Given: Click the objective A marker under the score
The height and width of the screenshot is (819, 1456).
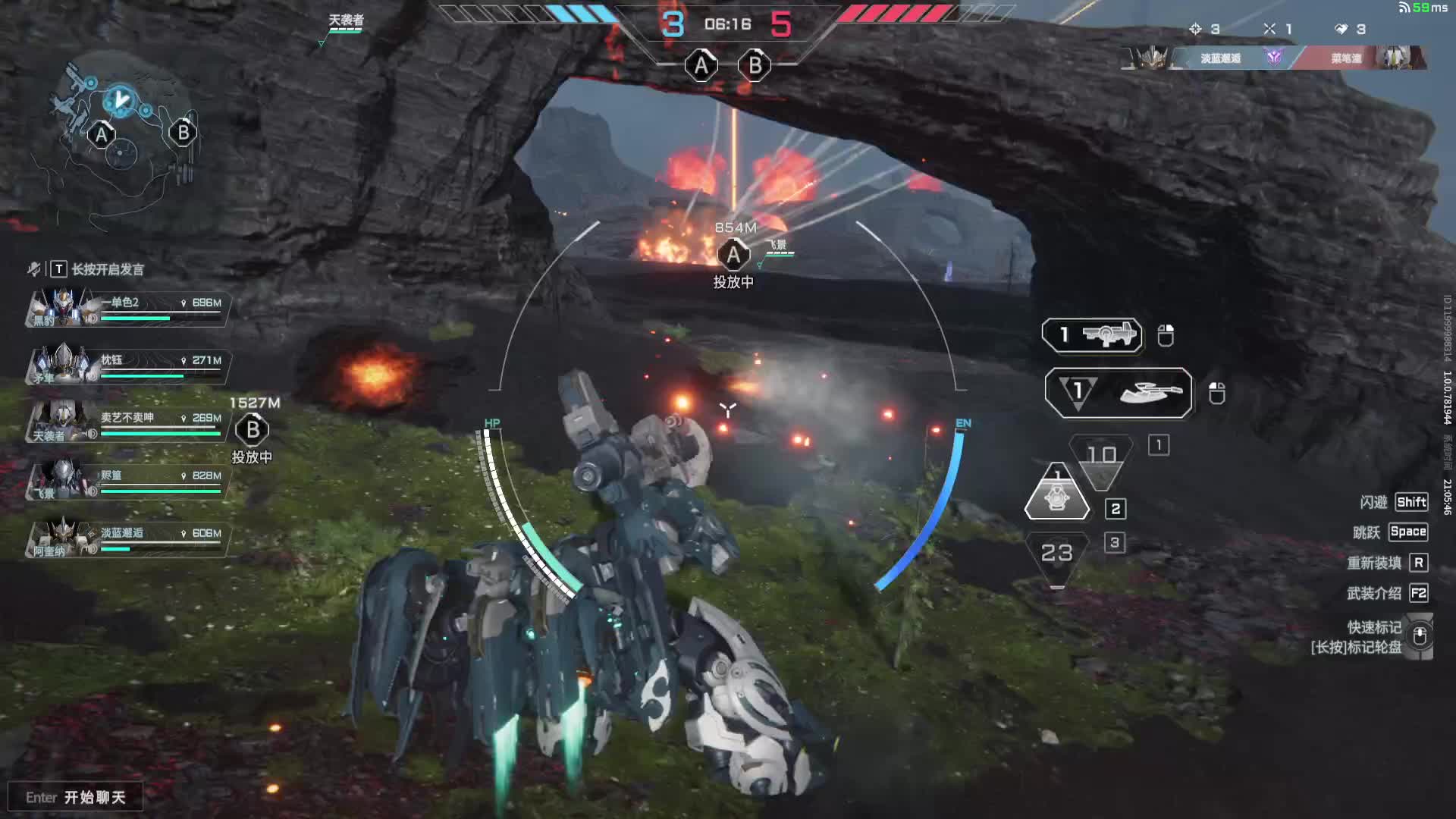Looking at the screenshot, I should tap(701, 66).
